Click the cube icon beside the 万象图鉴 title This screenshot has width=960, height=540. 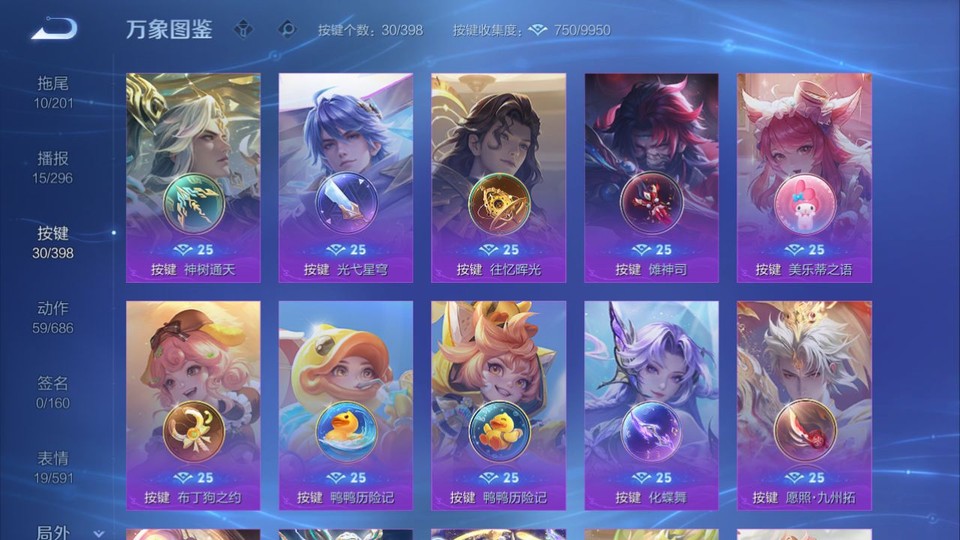243,29
